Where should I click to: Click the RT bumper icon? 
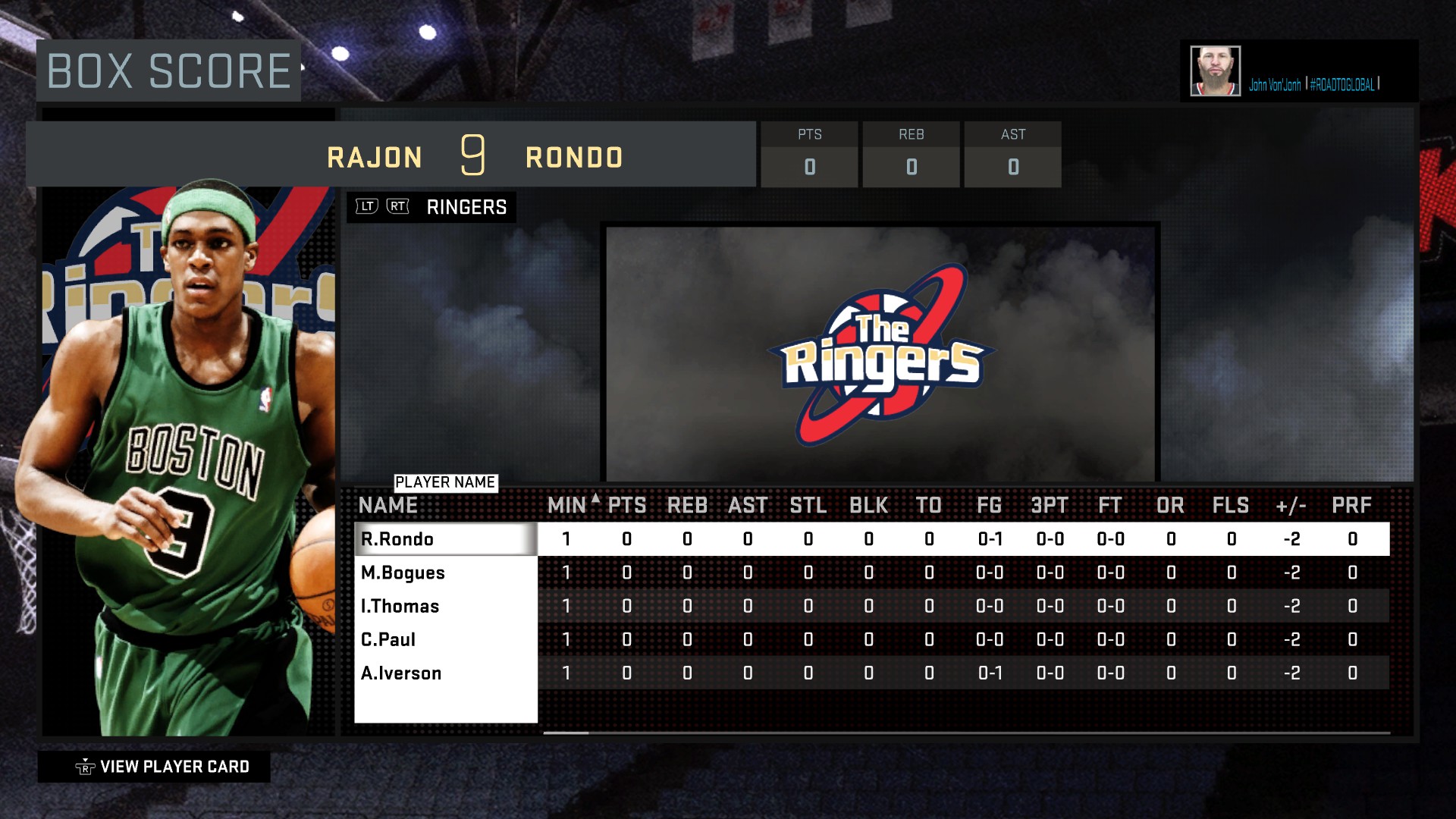coord(395,205)
